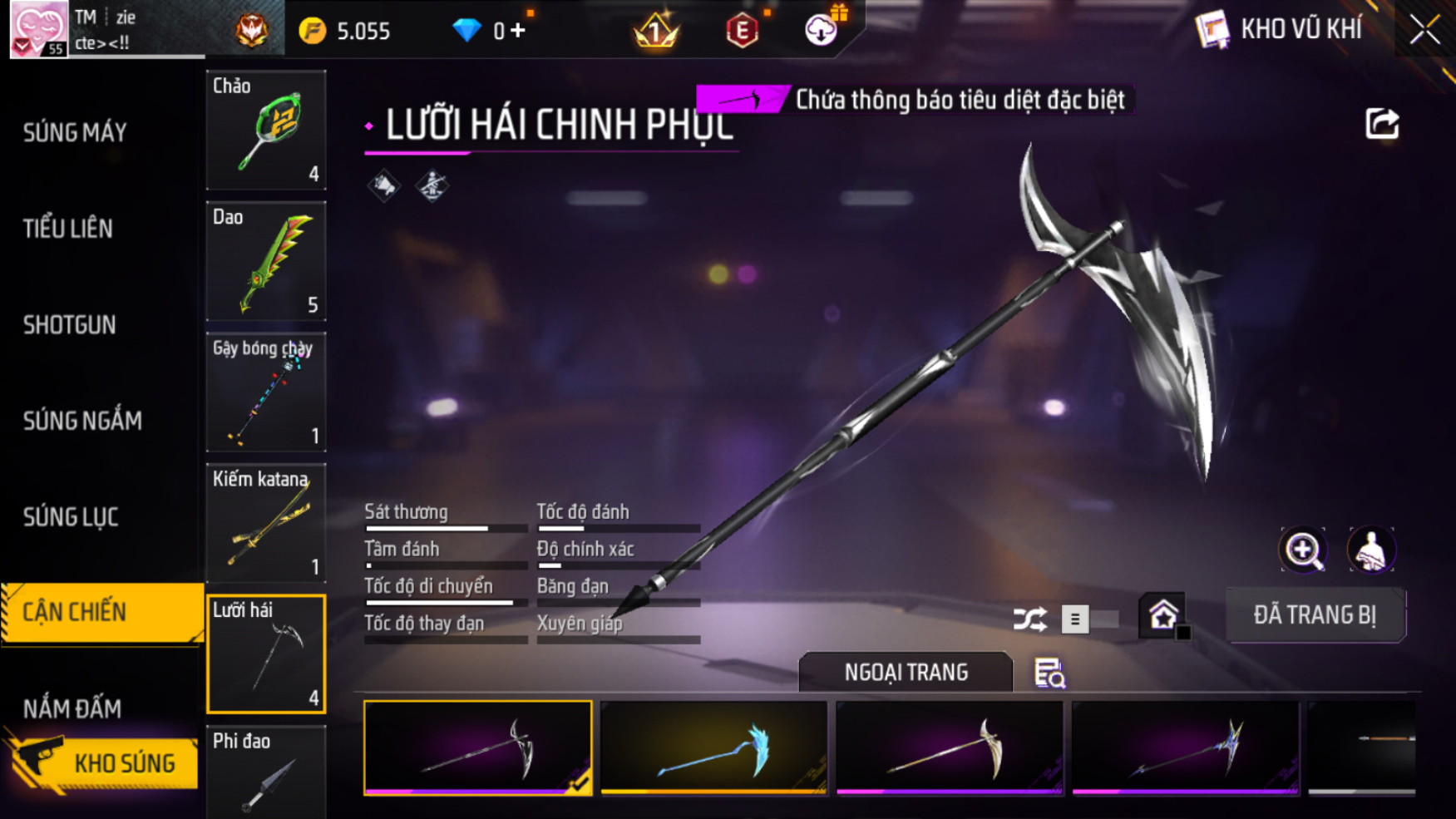Image resolution: width=1456 pixels, height=819 pixels.
Task: Show the SÚNG NGẮM weapons
Action: (x=82, y=421)
